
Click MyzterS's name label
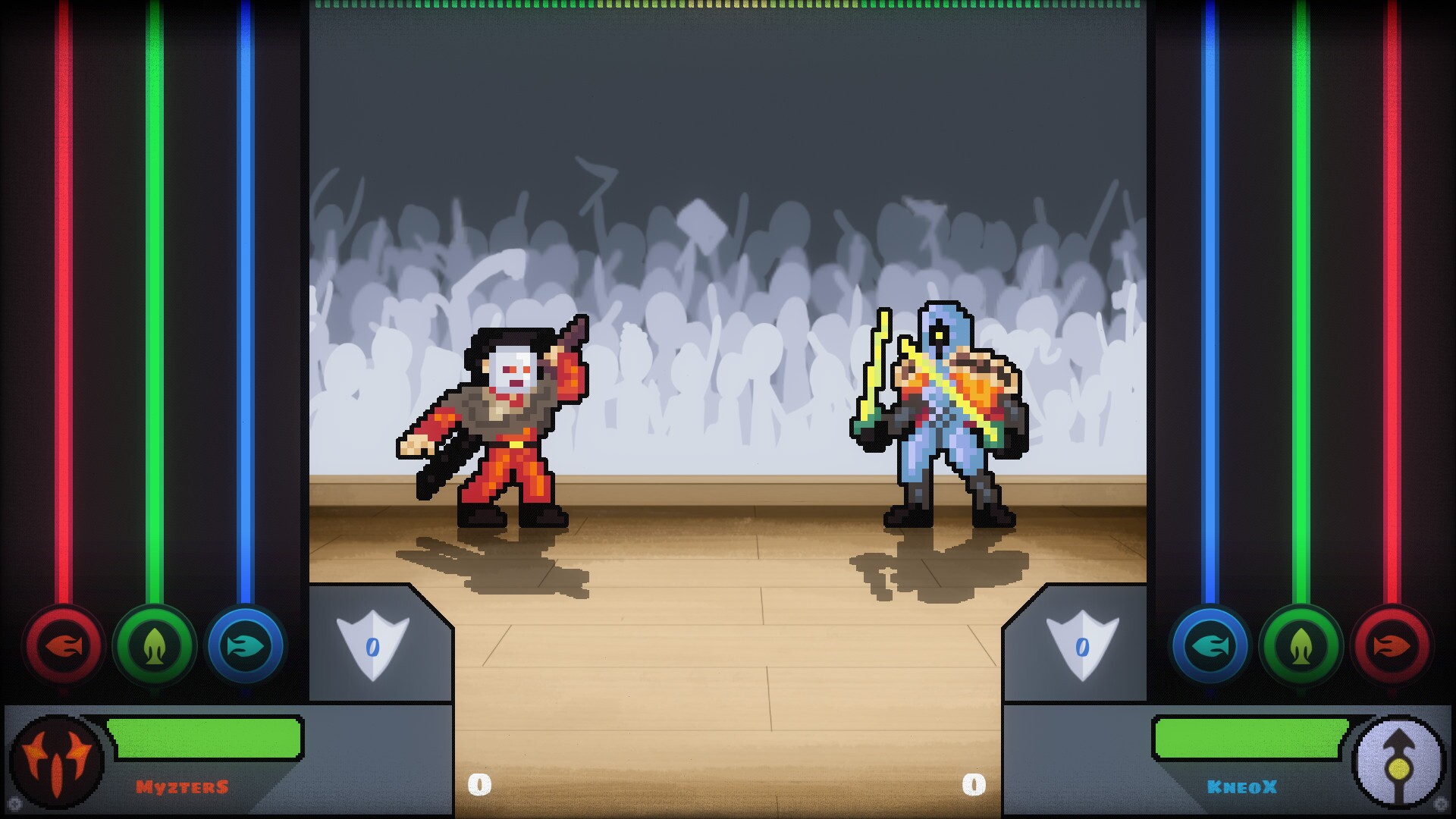182,786
